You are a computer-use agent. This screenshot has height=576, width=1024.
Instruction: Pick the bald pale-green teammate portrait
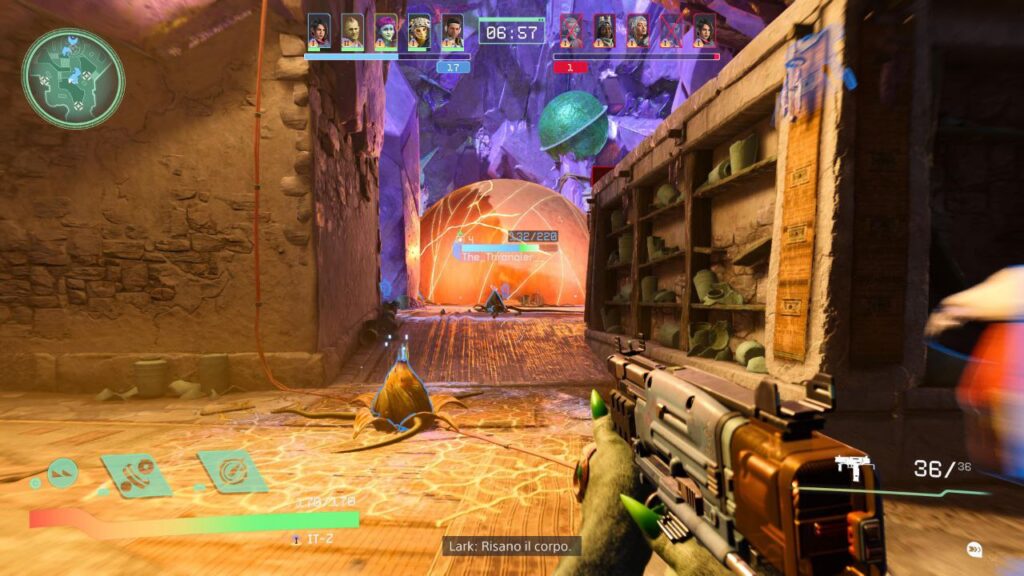click(x=352, y=31)
